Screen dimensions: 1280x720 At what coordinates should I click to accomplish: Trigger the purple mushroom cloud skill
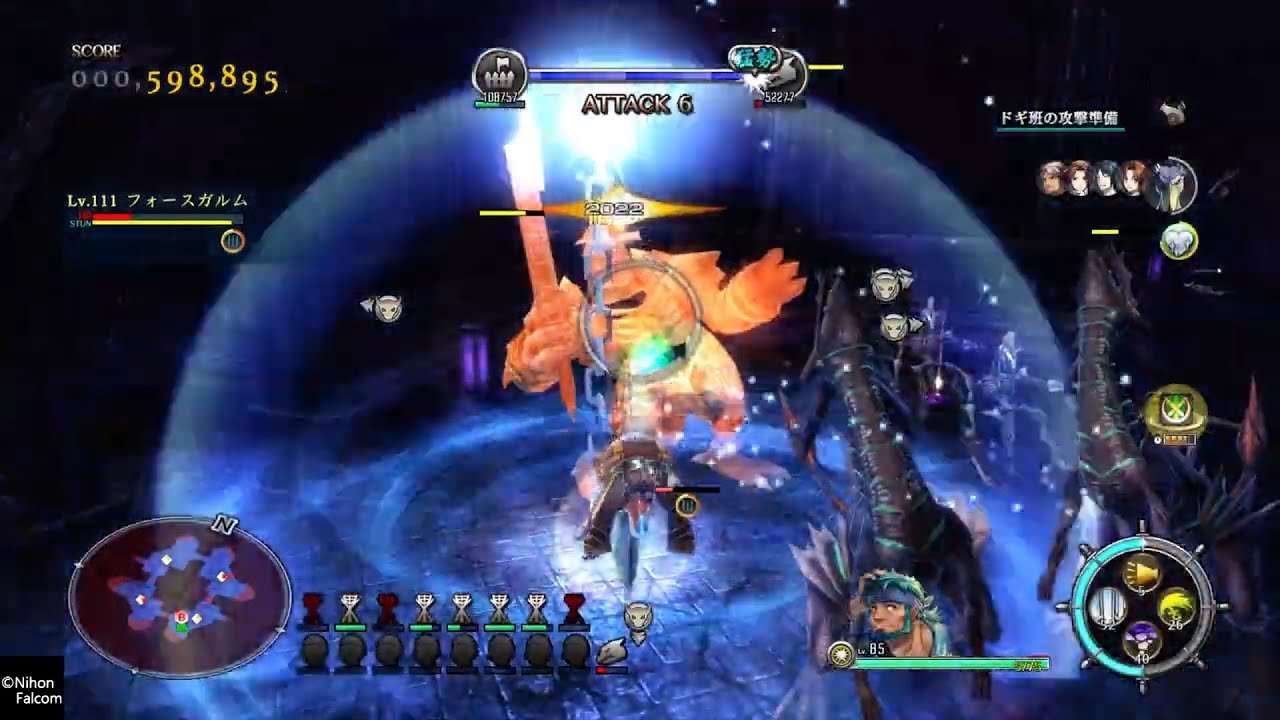coord(1141,638)
